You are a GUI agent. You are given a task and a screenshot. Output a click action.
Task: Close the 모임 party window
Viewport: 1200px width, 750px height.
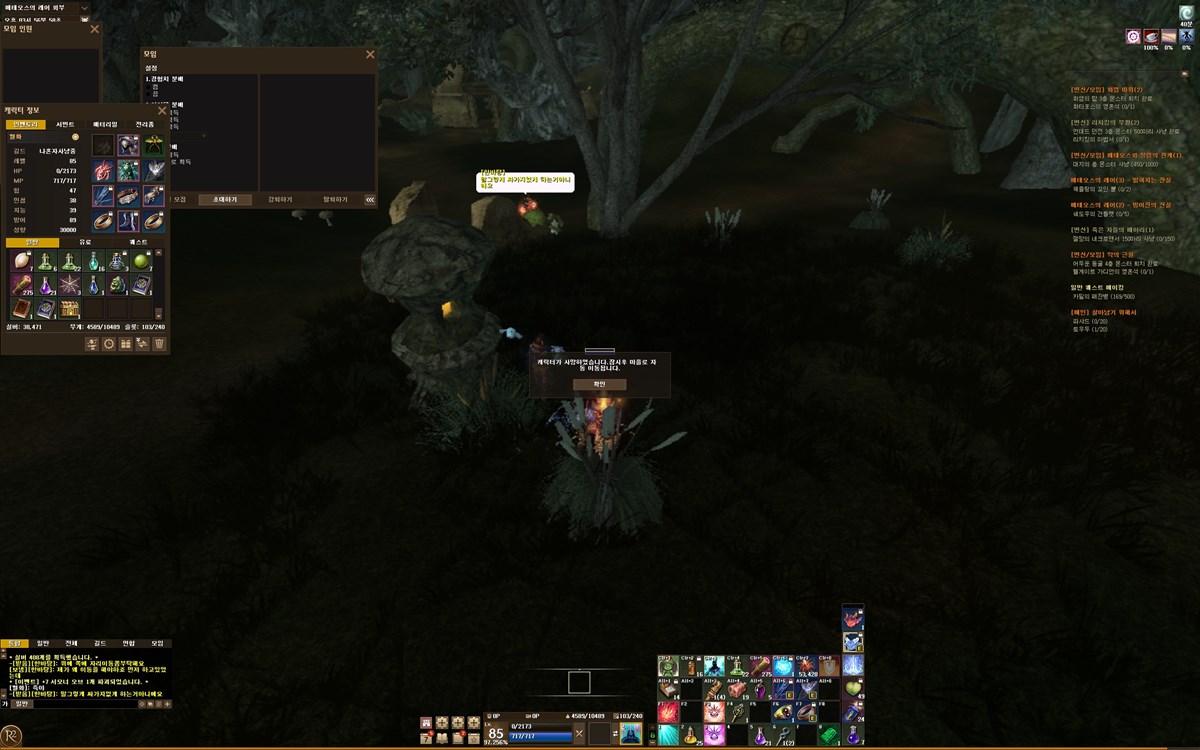coord(370,54)
